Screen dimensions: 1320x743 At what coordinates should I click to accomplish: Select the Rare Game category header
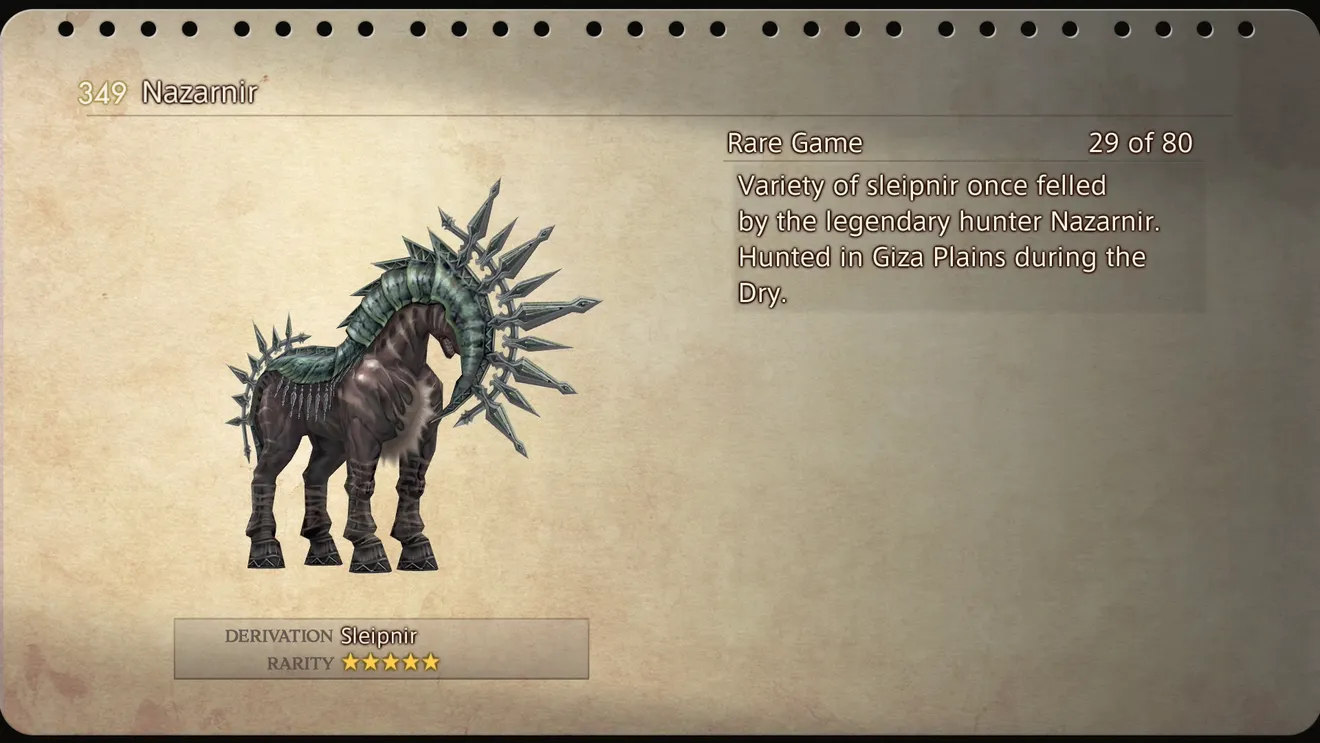pyautogui.click(x=795, y=143)
